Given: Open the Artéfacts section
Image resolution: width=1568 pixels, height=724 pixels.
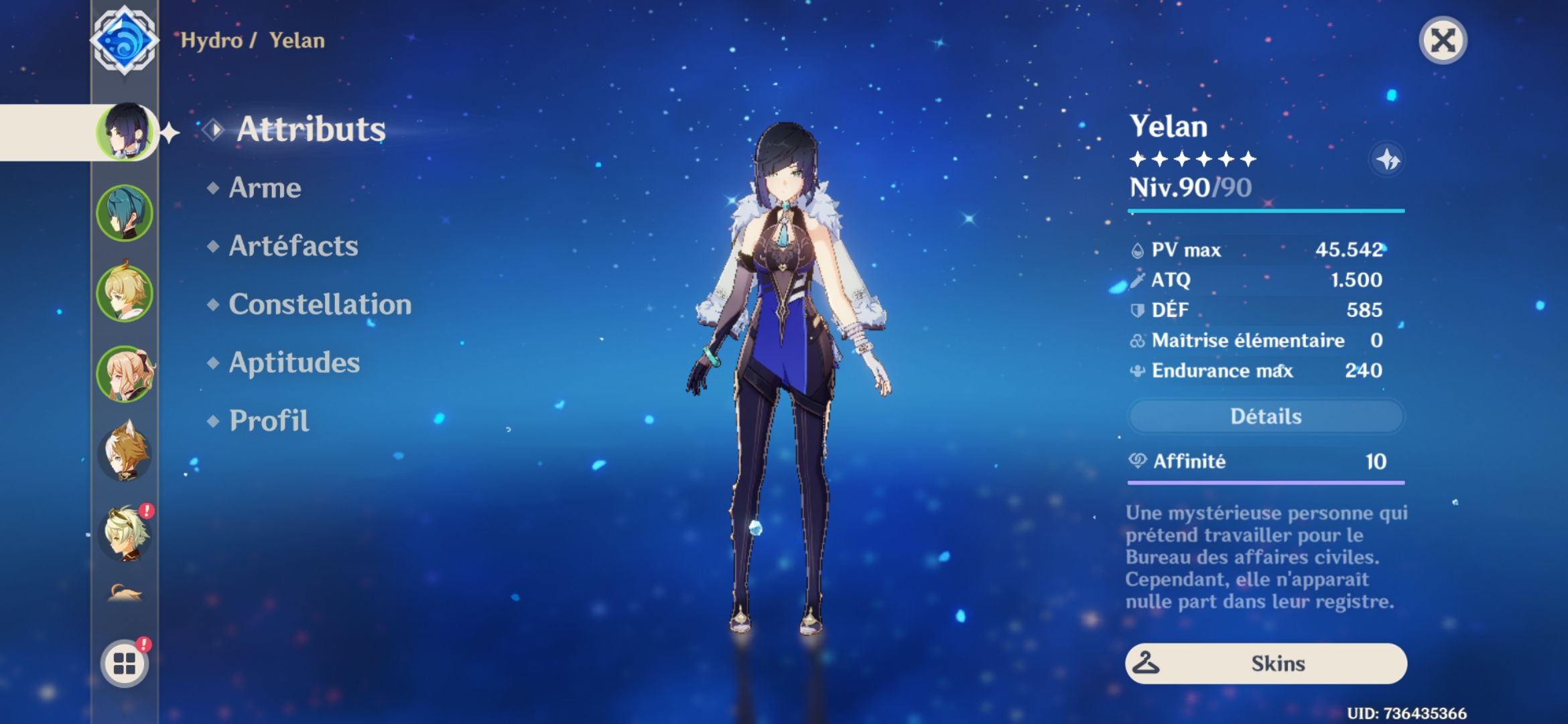Looking at the screenshot, I should 292,247.
